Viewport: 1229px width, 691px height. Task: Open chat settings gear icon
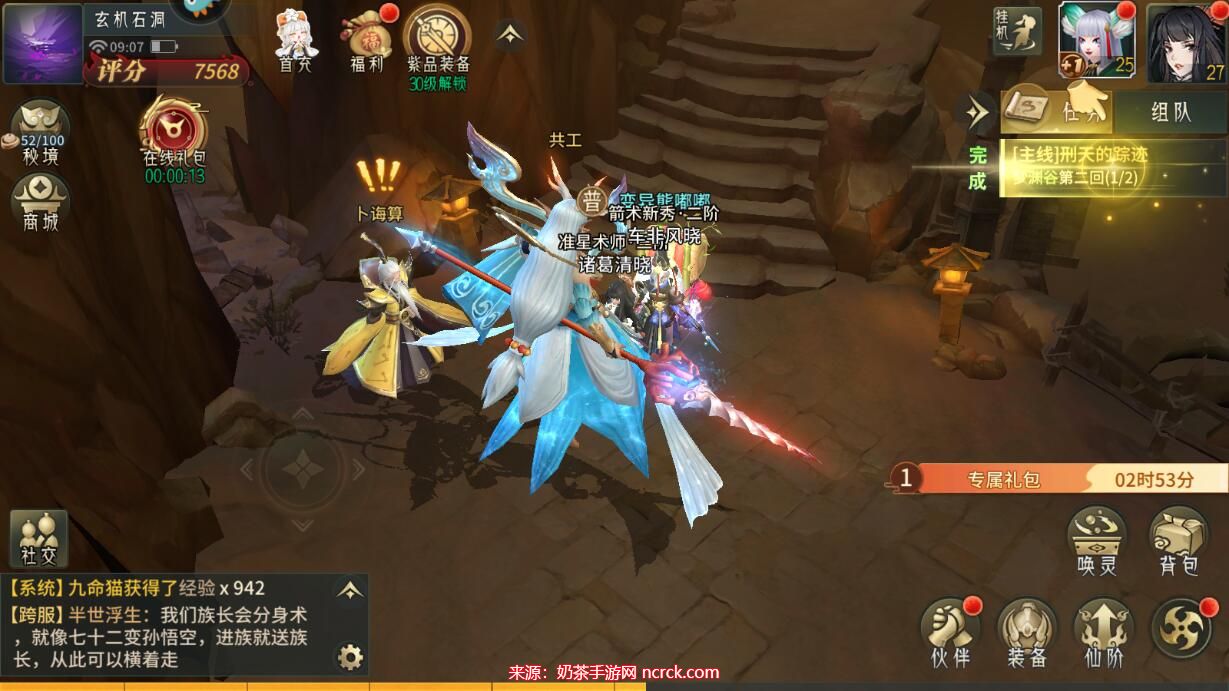click(350, 656)
